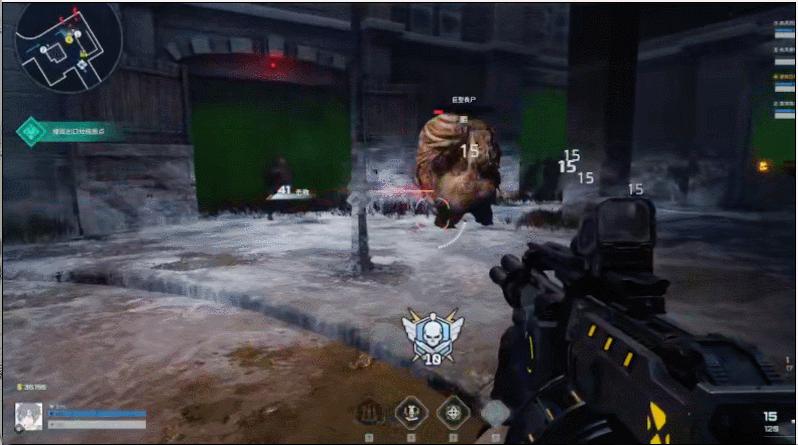Select the dark barricade item slot
Viewport: 798px width, 445px height.
pos(370,411)
